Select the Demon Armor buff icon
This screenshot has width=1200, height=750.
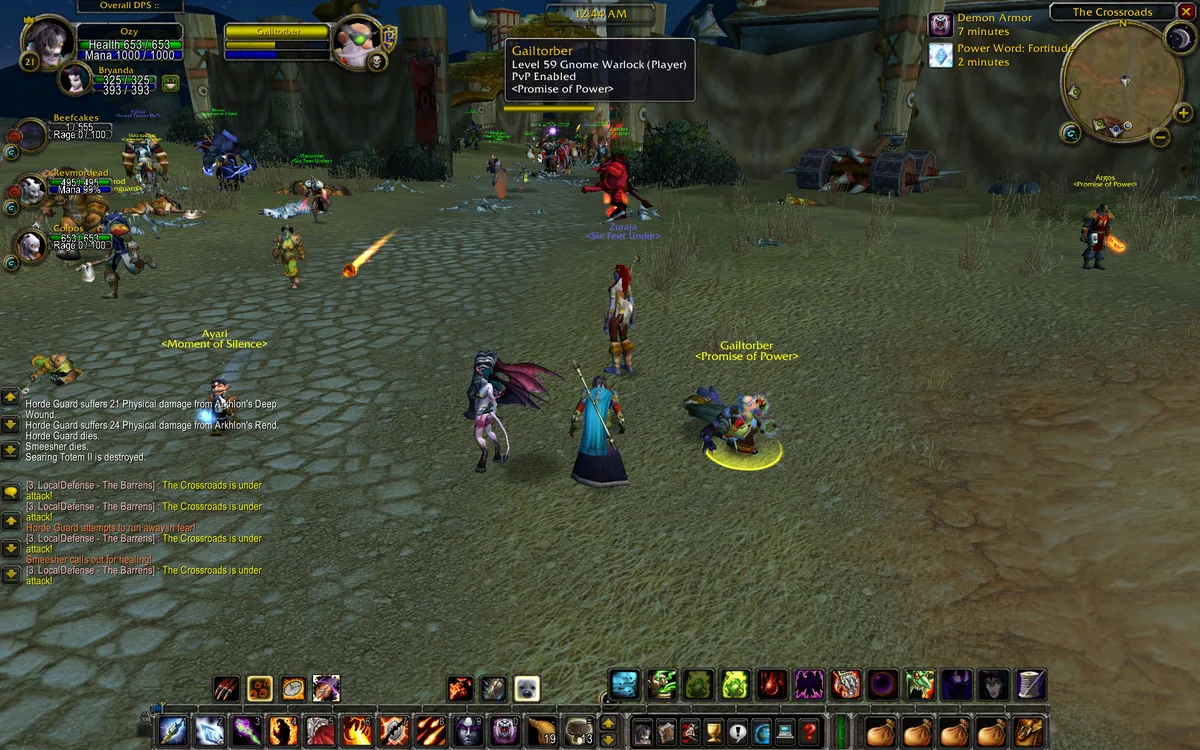(941, 25)
